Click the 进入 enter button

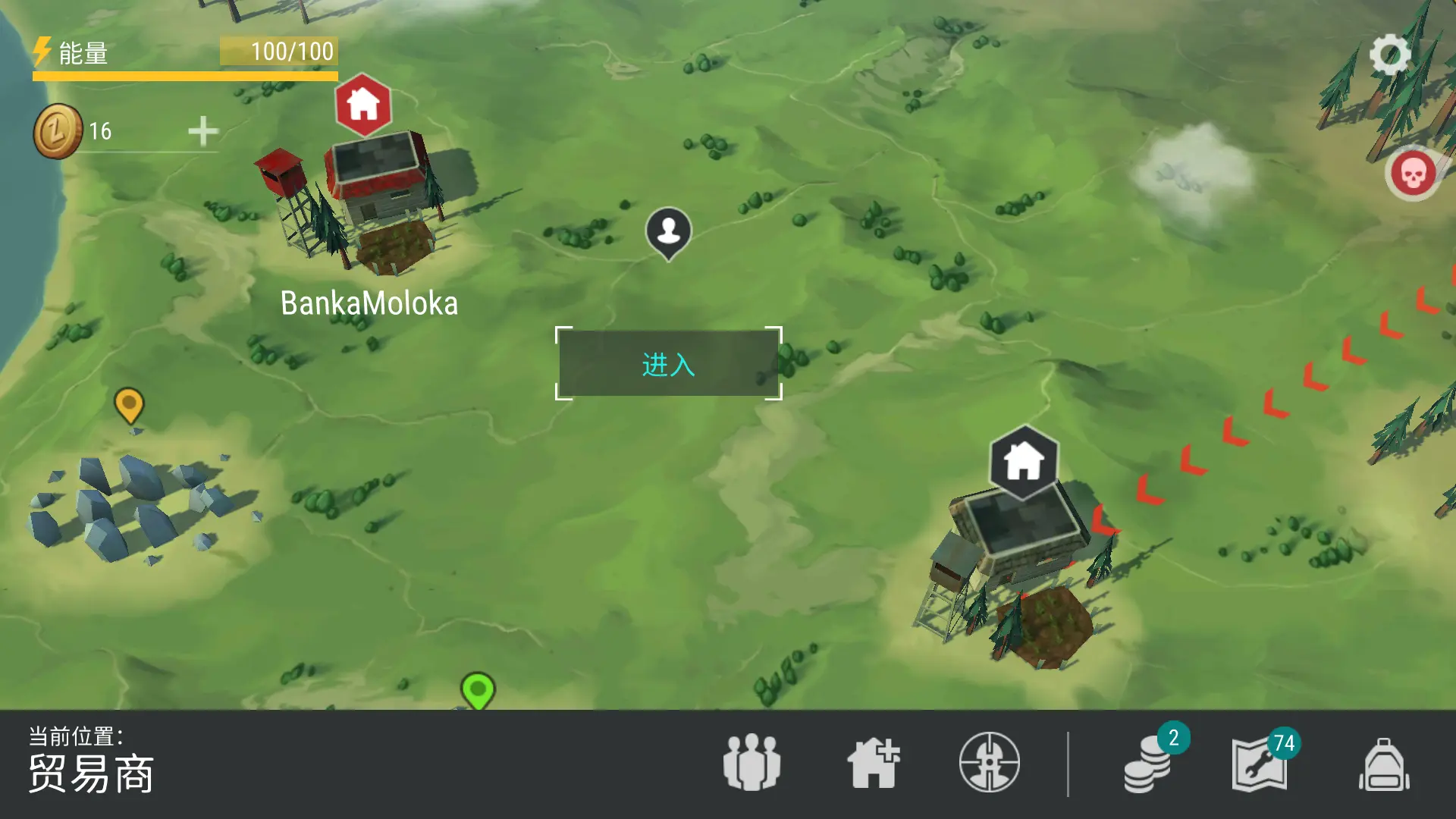tap(668, 364)
